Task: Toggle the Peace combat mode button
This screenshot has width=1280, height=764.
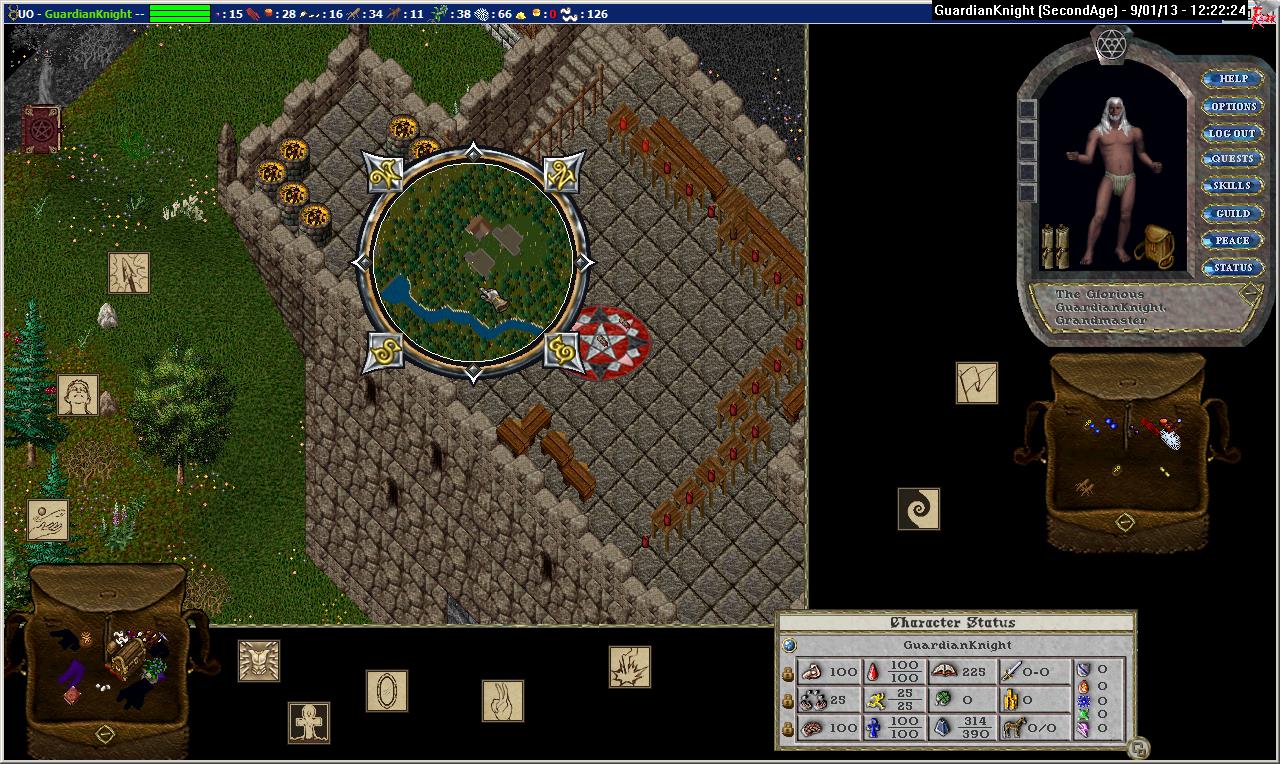Action: click(x=1232, y=240)
